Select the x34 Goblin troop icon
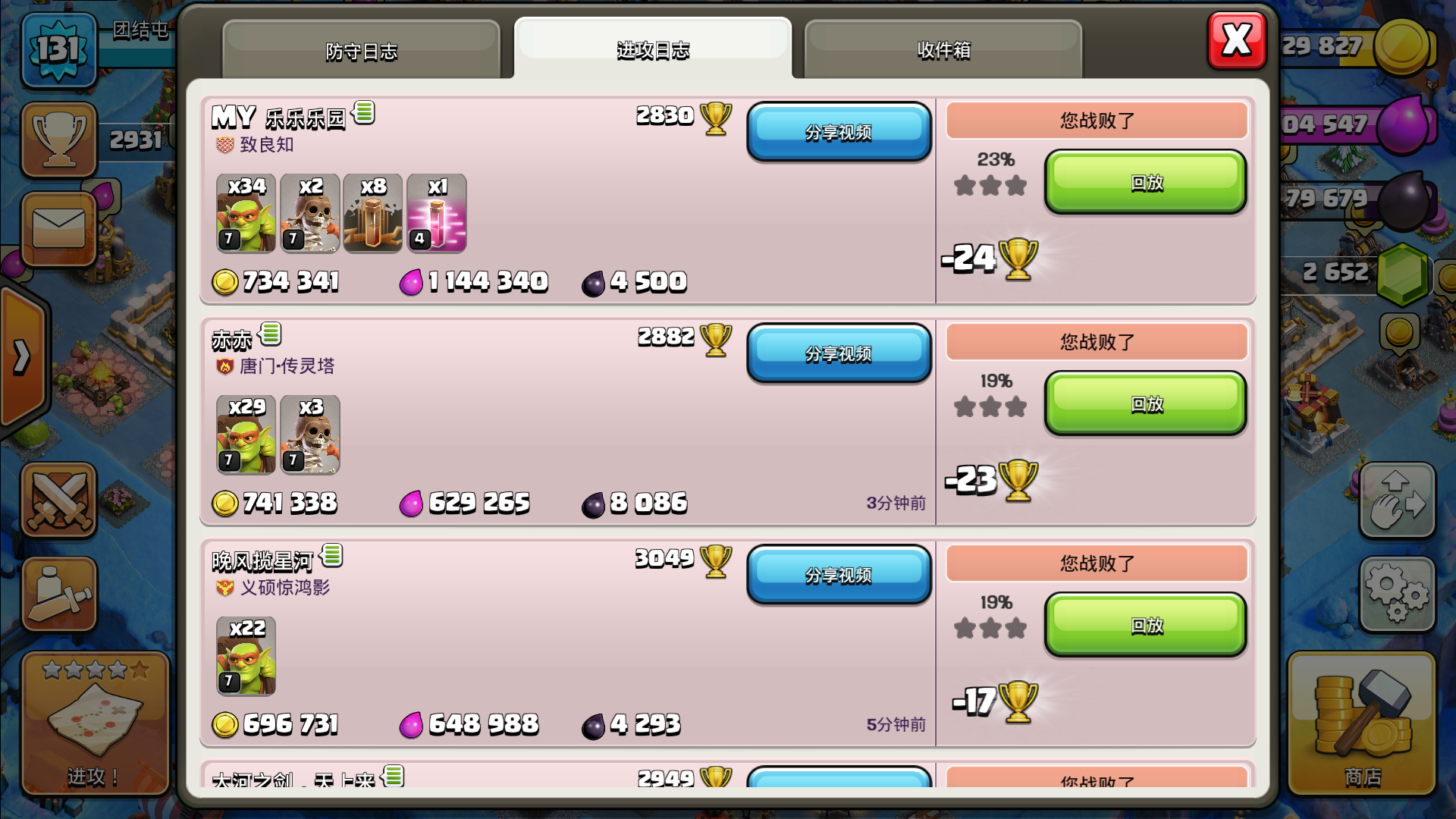This screenshot has height=819, width=1456. coord(245,214)
